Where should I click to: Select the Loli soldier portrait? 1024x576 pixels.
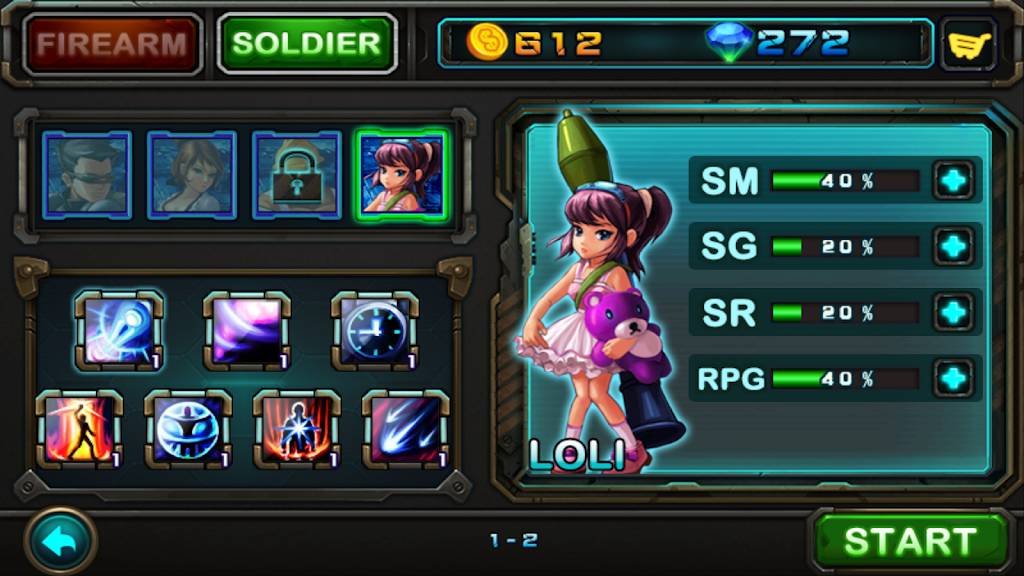[402, 175]
